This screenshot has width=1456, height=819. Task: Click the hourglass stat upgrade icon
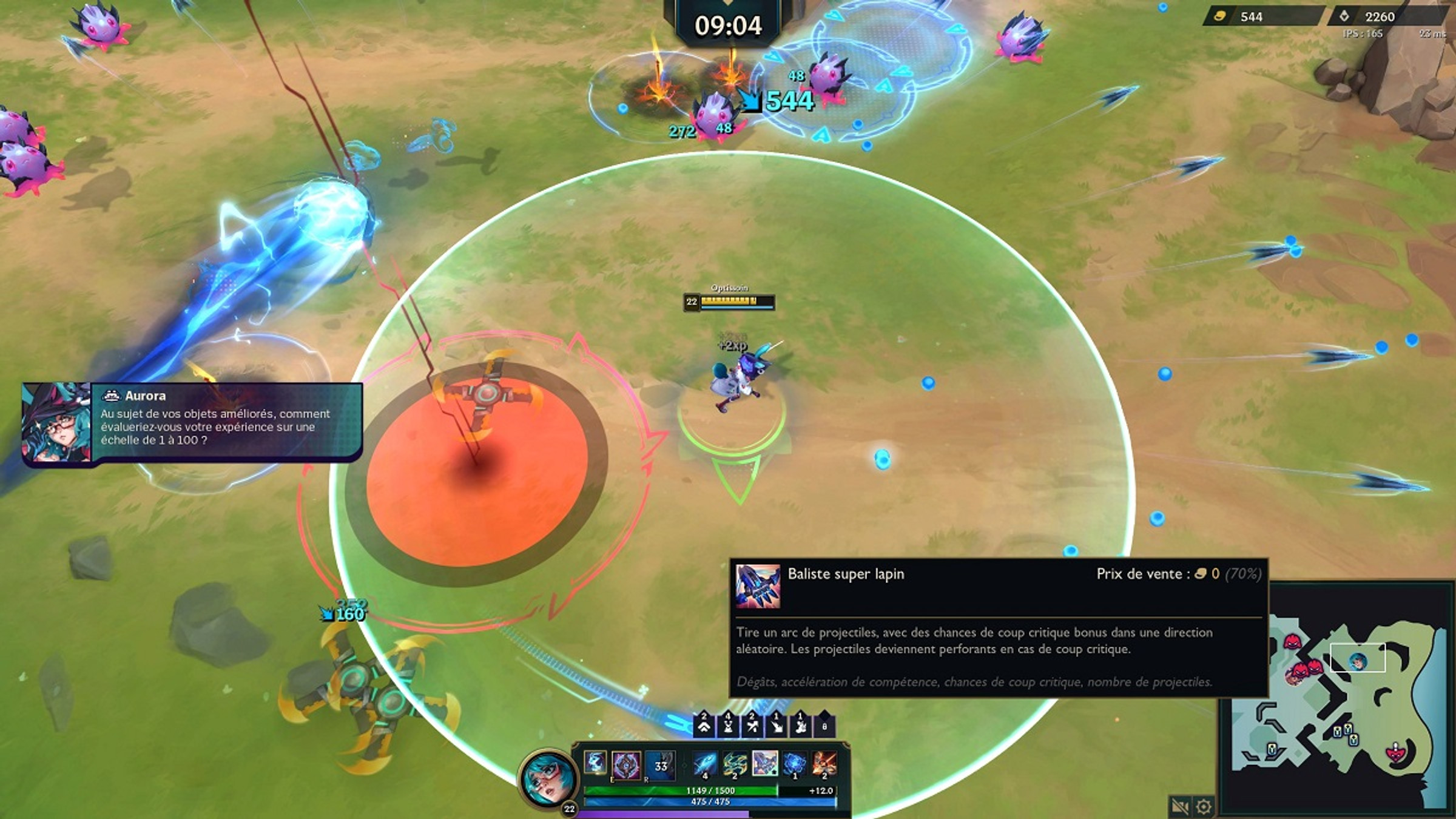[x=728, y=726]
